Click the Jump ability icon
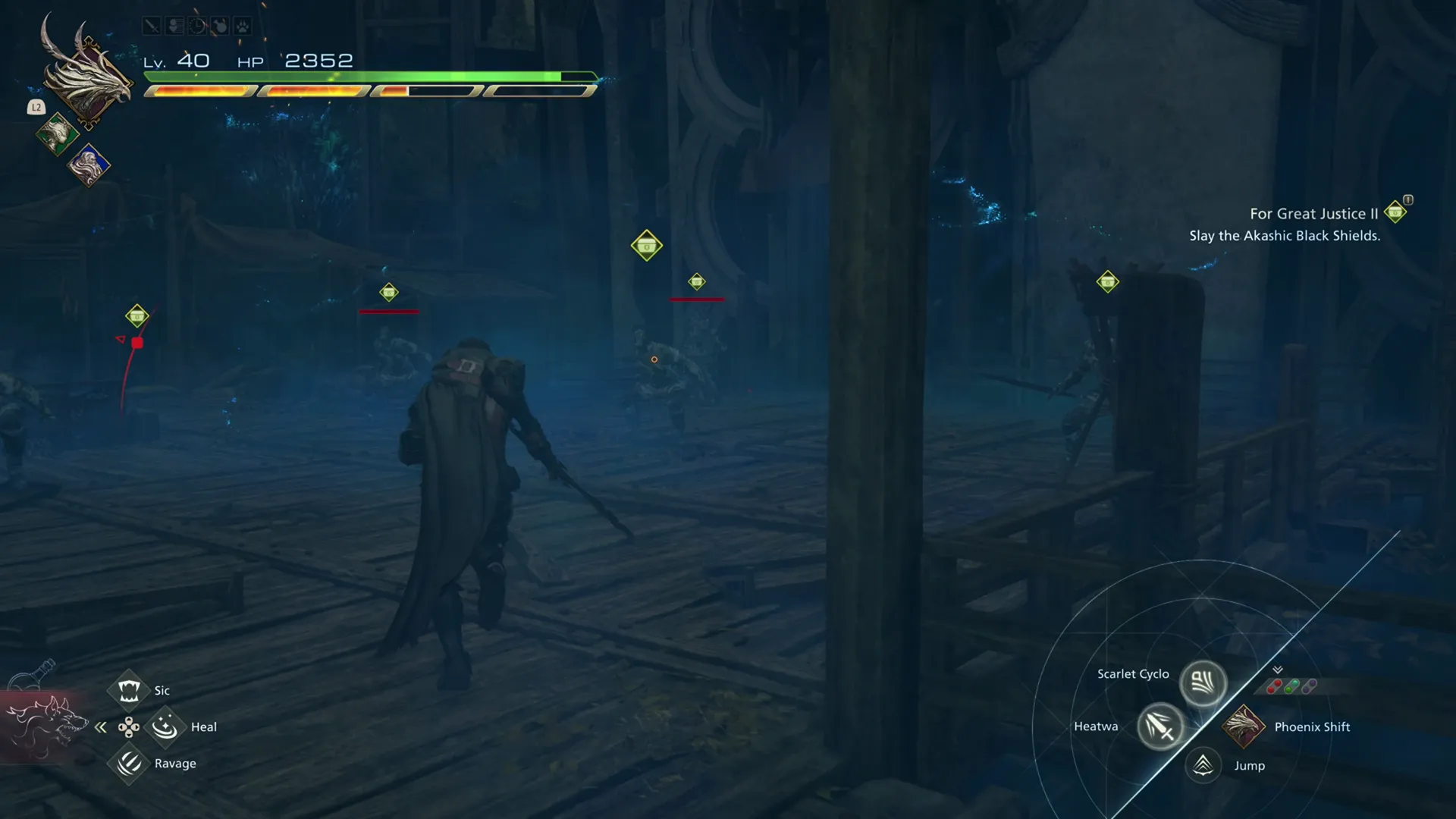The height and width of the screenshot is (819, 1456). pos(1203,765)
